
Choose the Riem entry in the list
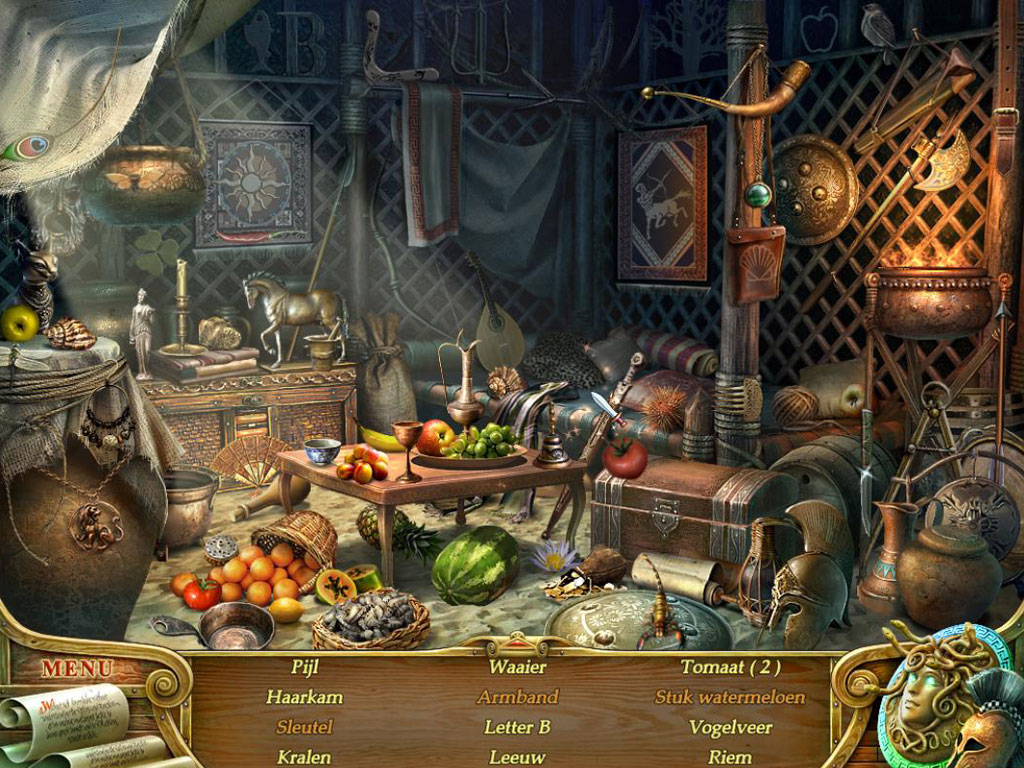pyautogui.click(x=730, y=757)
